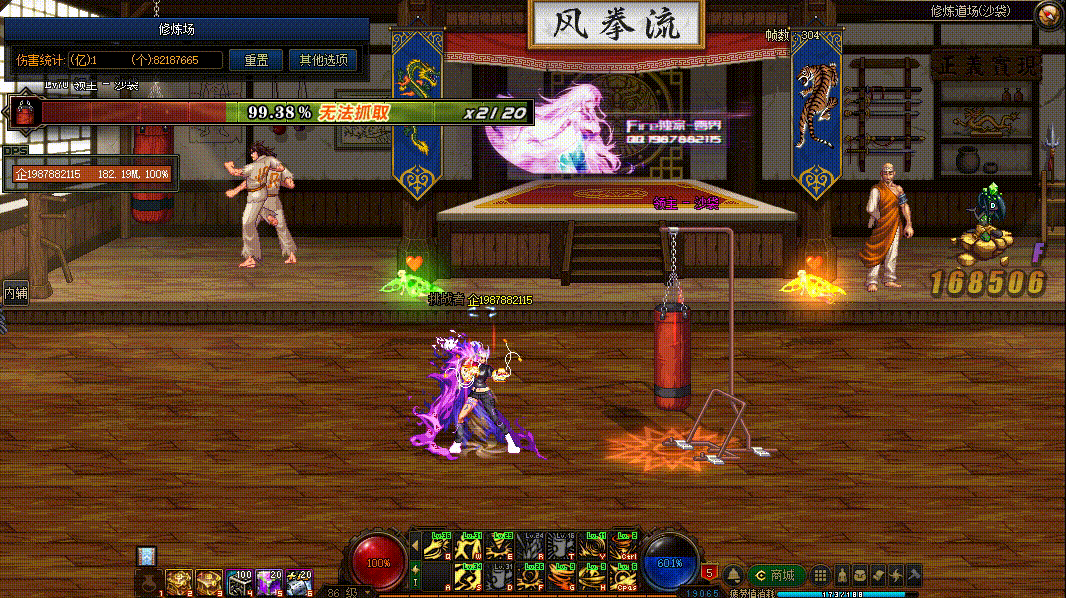
Task: Use the golden chest item in quick slot 2
Action: point(179,581)
